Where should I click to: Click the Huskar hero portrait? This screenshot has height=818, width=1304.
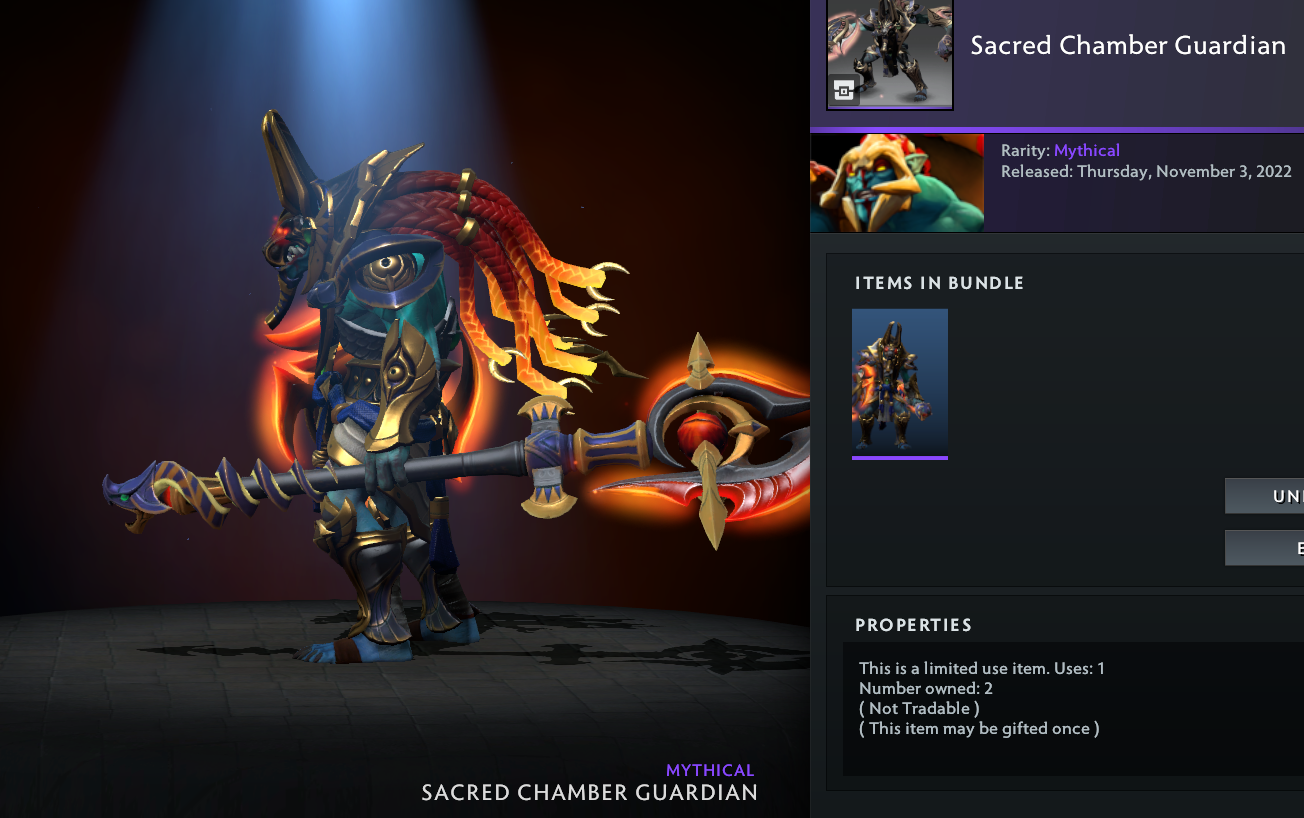click(897, 183)
